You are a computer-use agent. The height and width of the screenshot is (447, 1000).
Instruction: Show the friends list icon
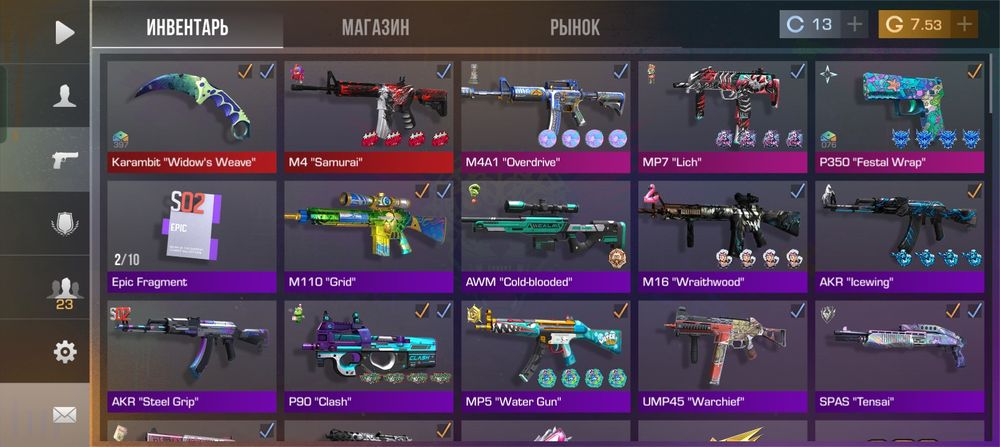pyautogui.click(x=65, y=290)
